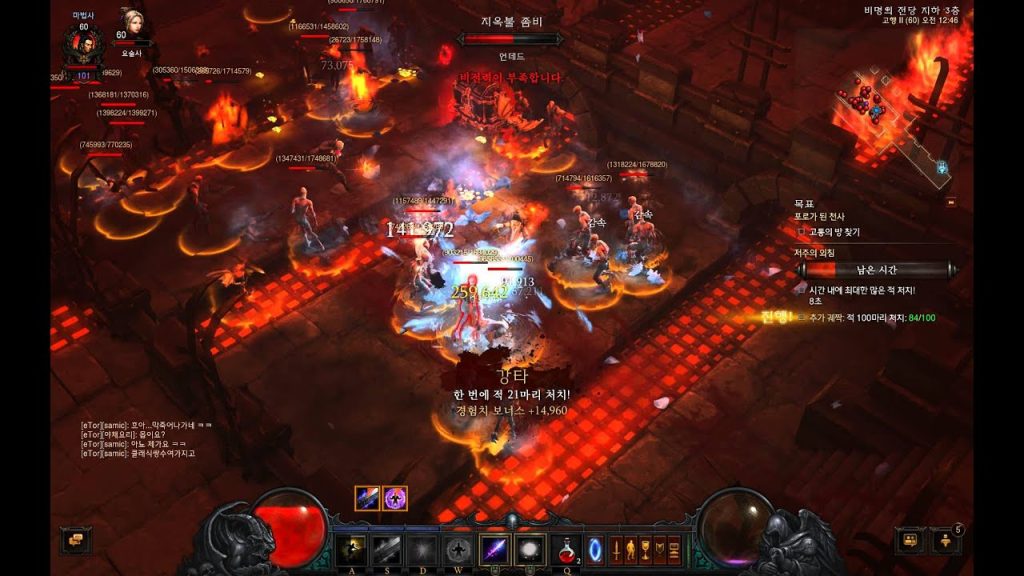Open the character inventory figure button
Screen dimensions: 1024x576
pos(630,549)
